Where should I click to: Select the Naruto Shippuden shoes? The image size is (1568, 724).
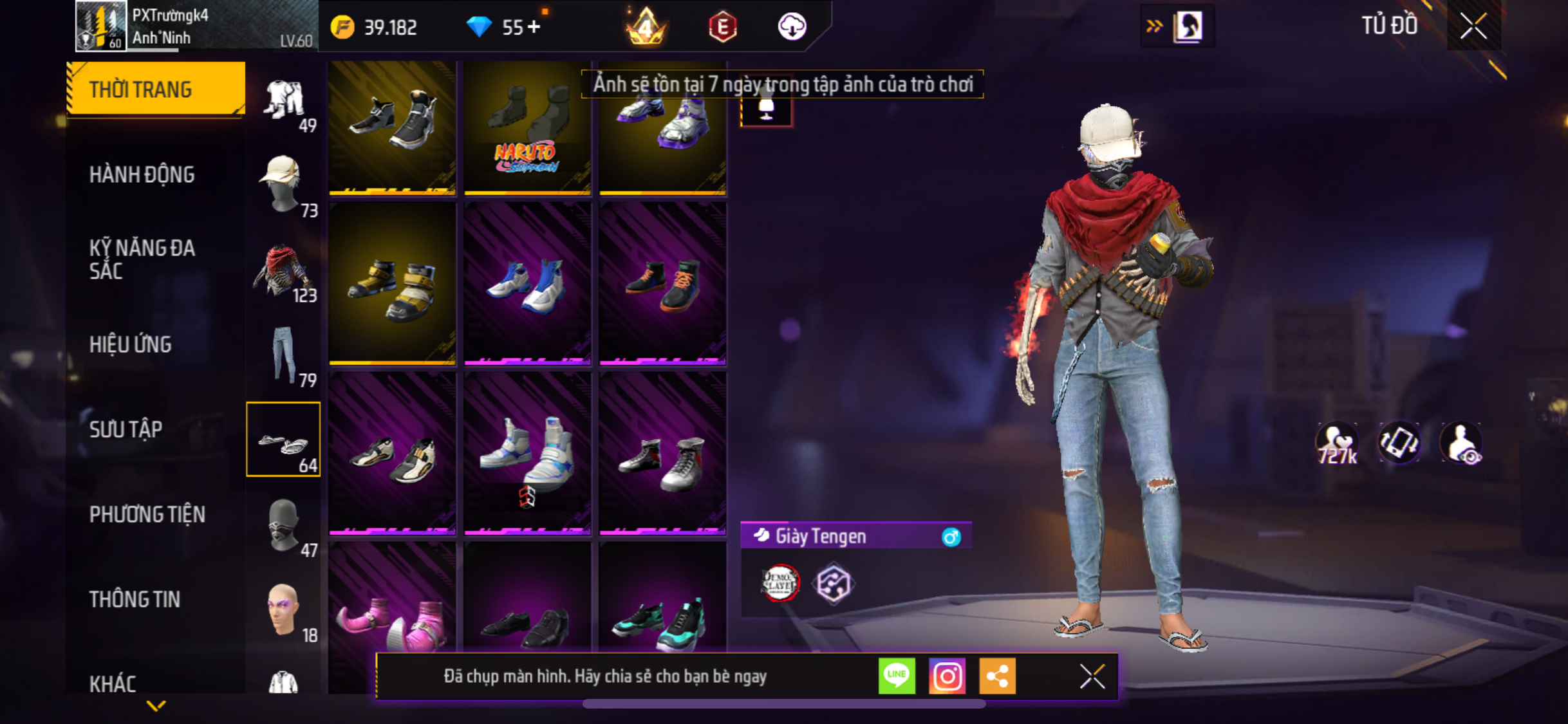tap(527, 128)
